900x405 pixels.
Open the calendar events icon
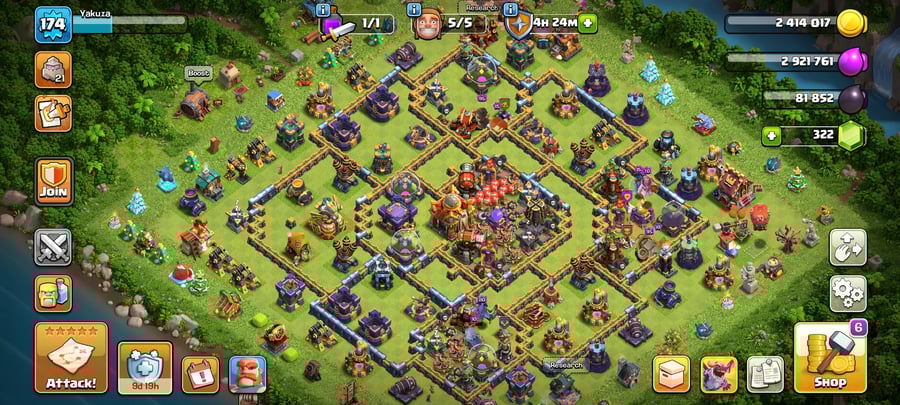click(200, 374)
